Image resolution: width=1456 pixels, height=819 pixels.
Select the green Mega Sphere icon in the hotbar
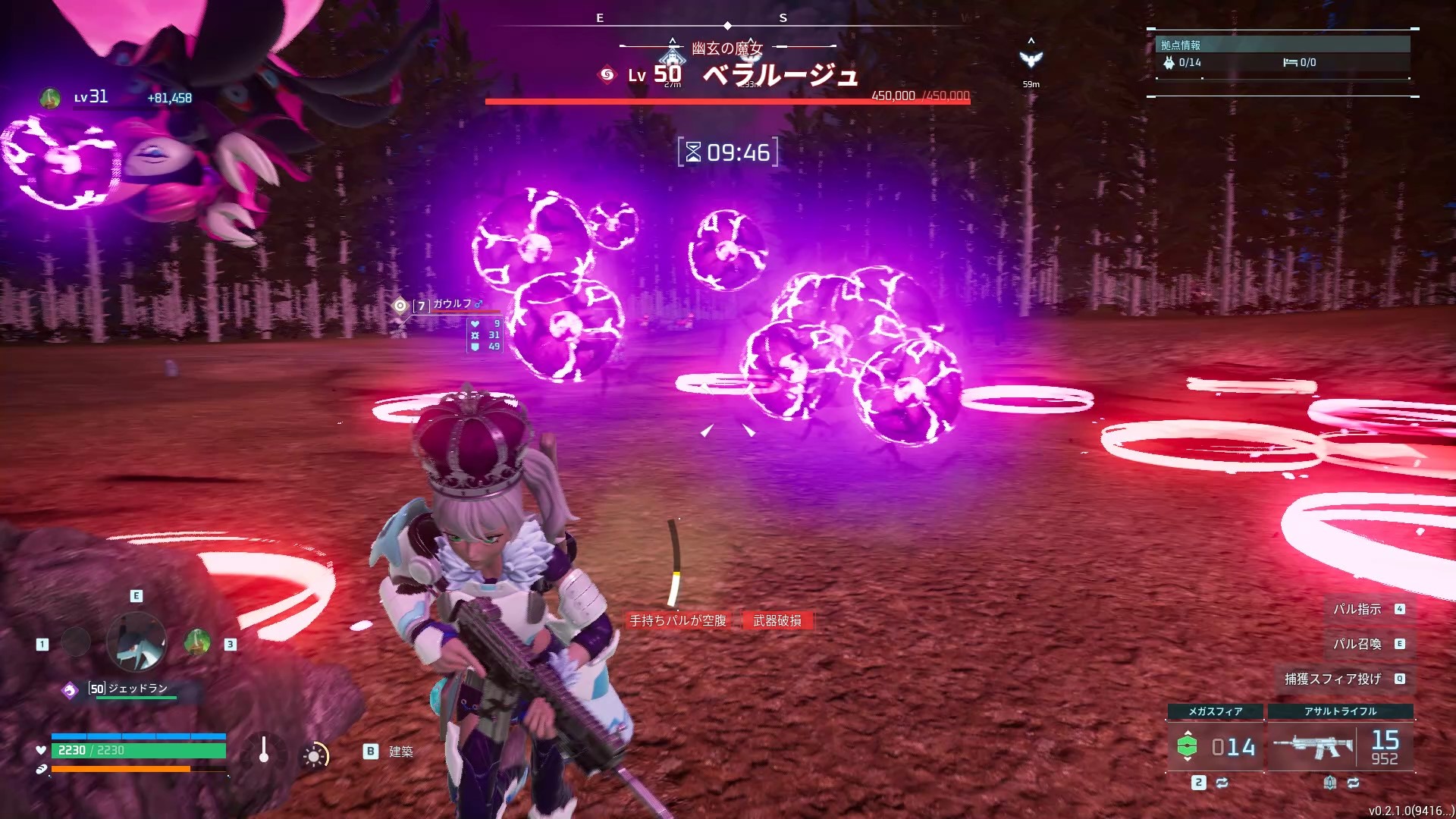1188,744
